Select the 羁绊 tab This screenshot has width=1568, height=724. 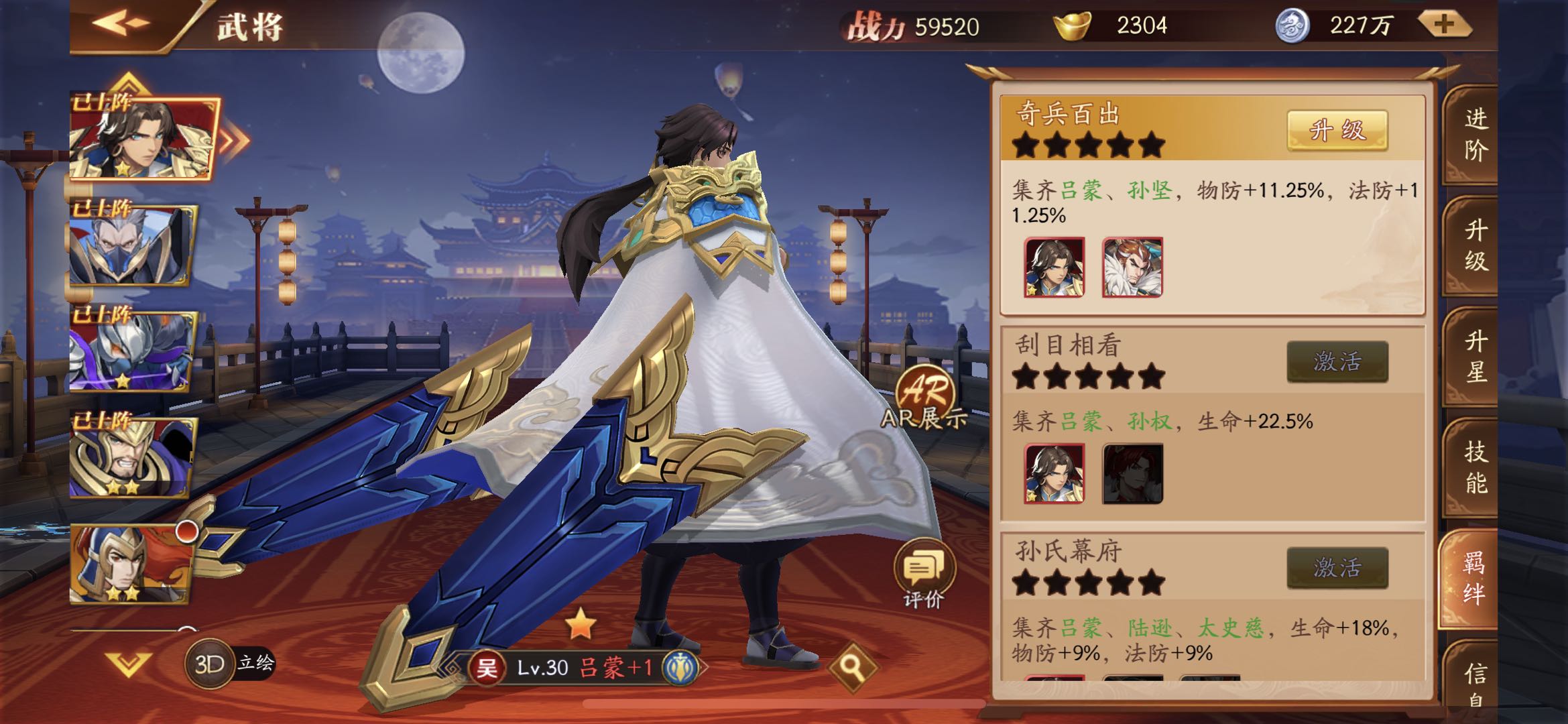pyautogui.click(x=1473, y=578)
